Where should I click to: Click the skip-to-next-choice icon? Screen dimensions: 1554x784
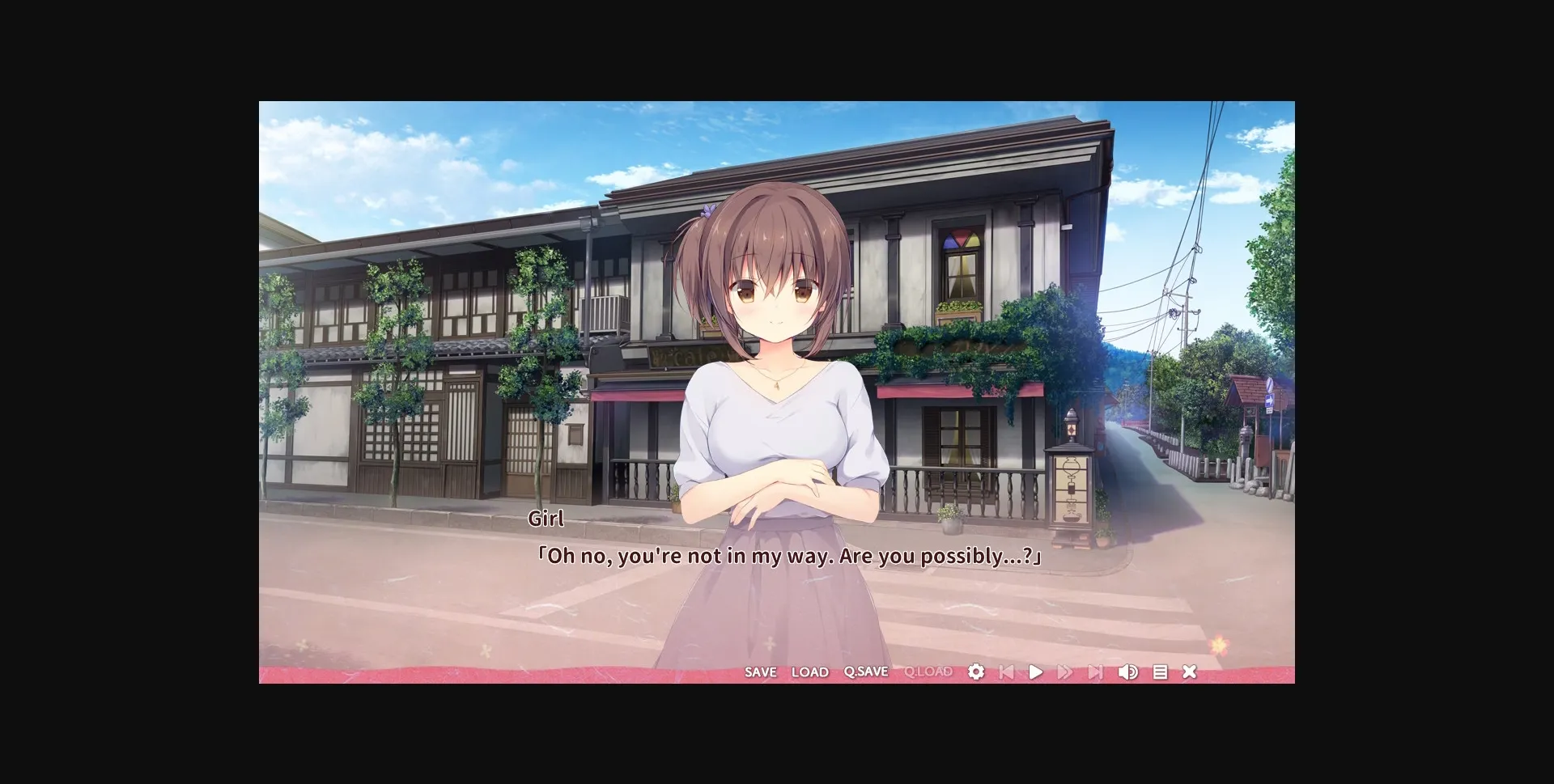(1097, 672)
